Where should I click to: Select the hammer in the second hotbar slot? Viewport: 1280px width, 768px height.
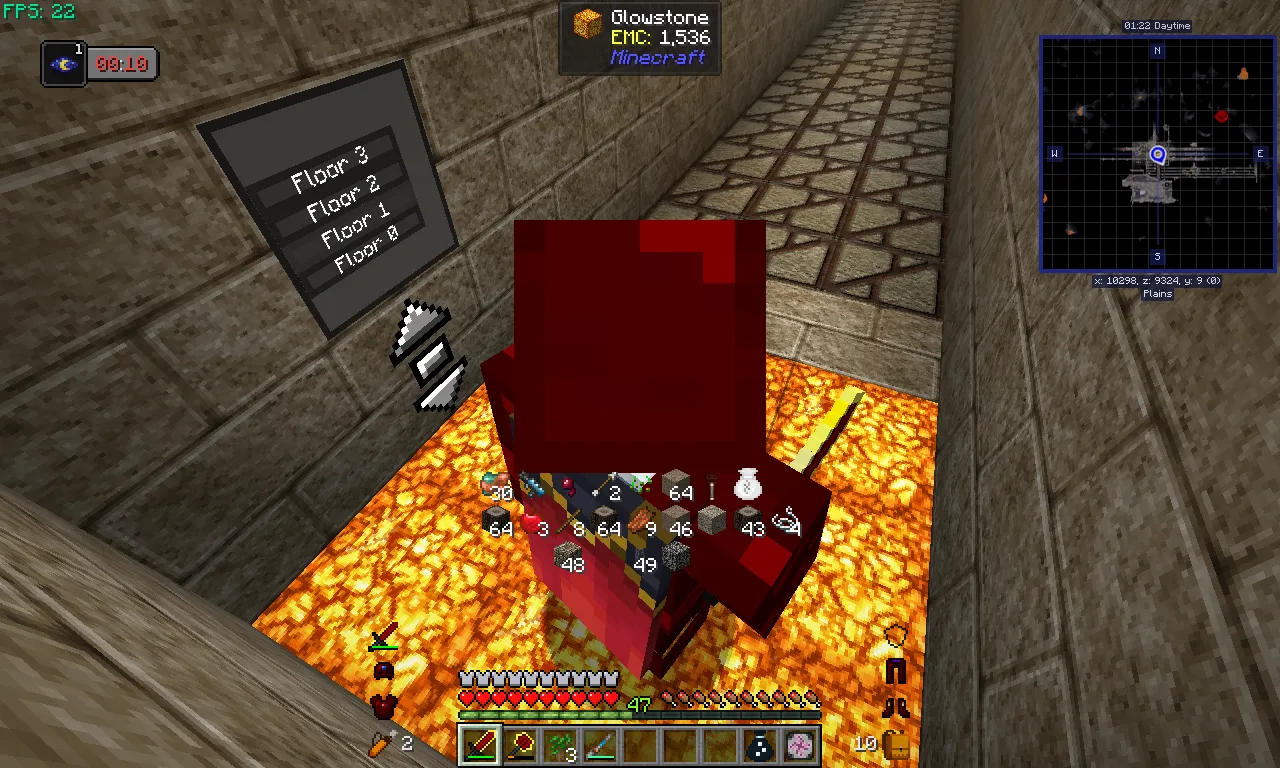click(x=519, y=744)
